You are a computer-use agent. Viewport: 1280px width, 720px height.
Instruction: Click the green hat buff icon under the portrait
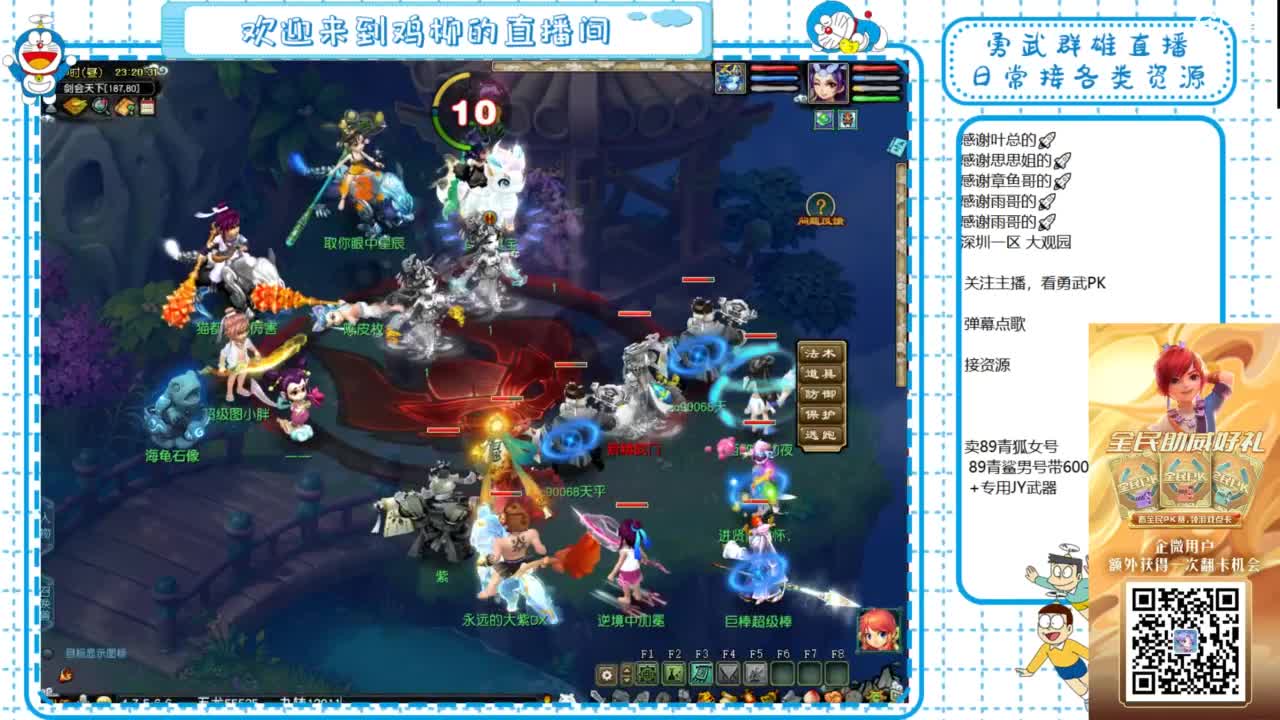point(824,121)
